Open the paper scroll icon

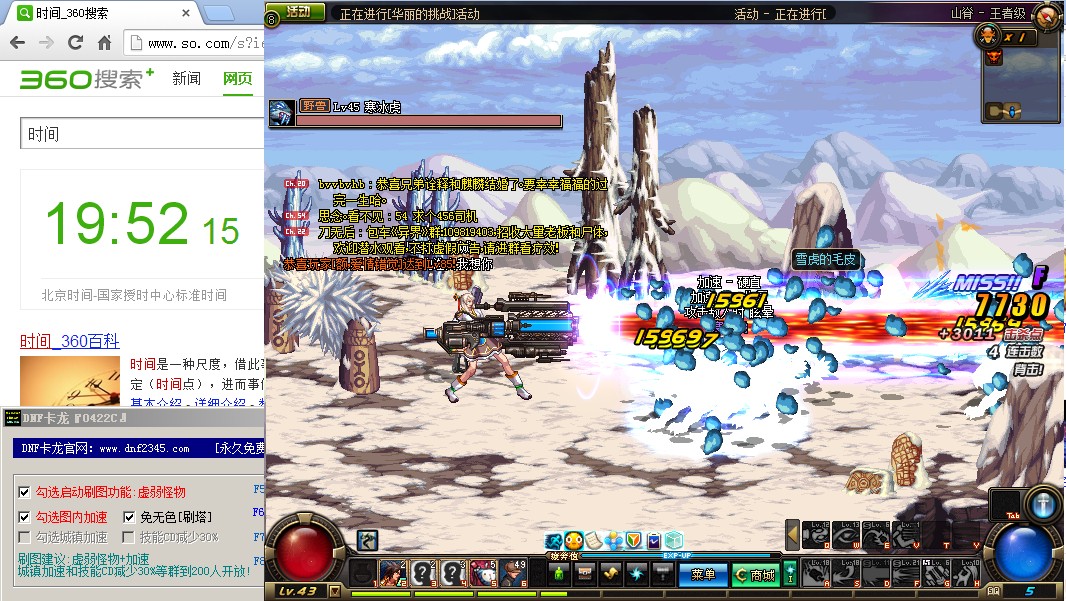click(x=593, y=541)
